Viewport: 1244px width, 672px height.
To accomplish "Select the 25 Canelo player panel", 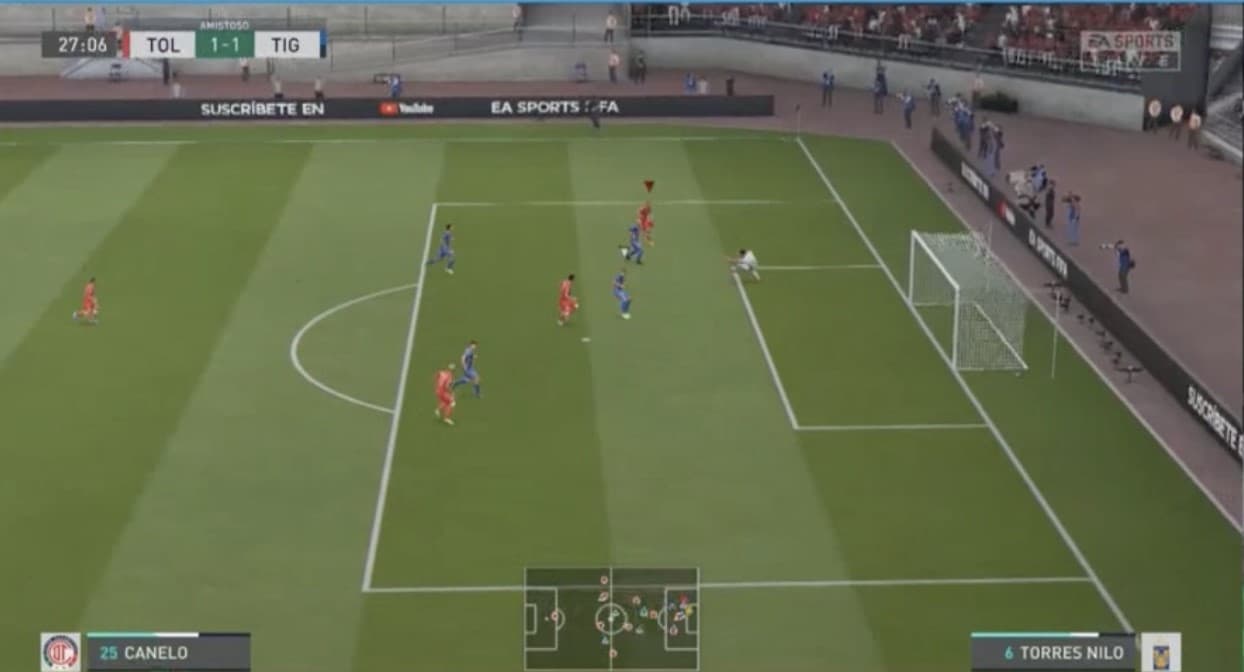I will pos(168,652).
